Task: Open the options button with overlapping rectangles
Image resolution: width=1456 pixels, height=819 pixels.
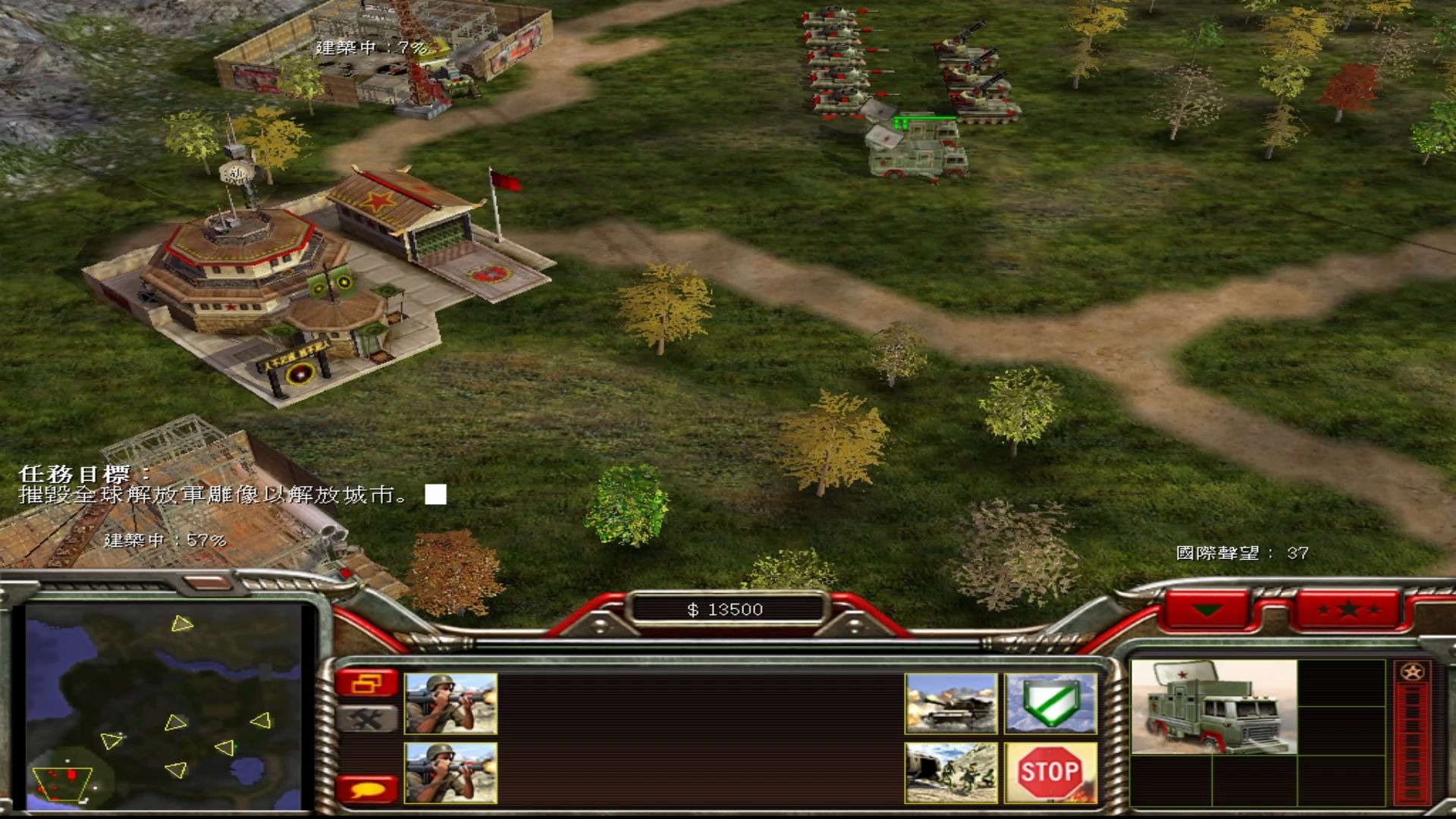Action: coord(367,684)
